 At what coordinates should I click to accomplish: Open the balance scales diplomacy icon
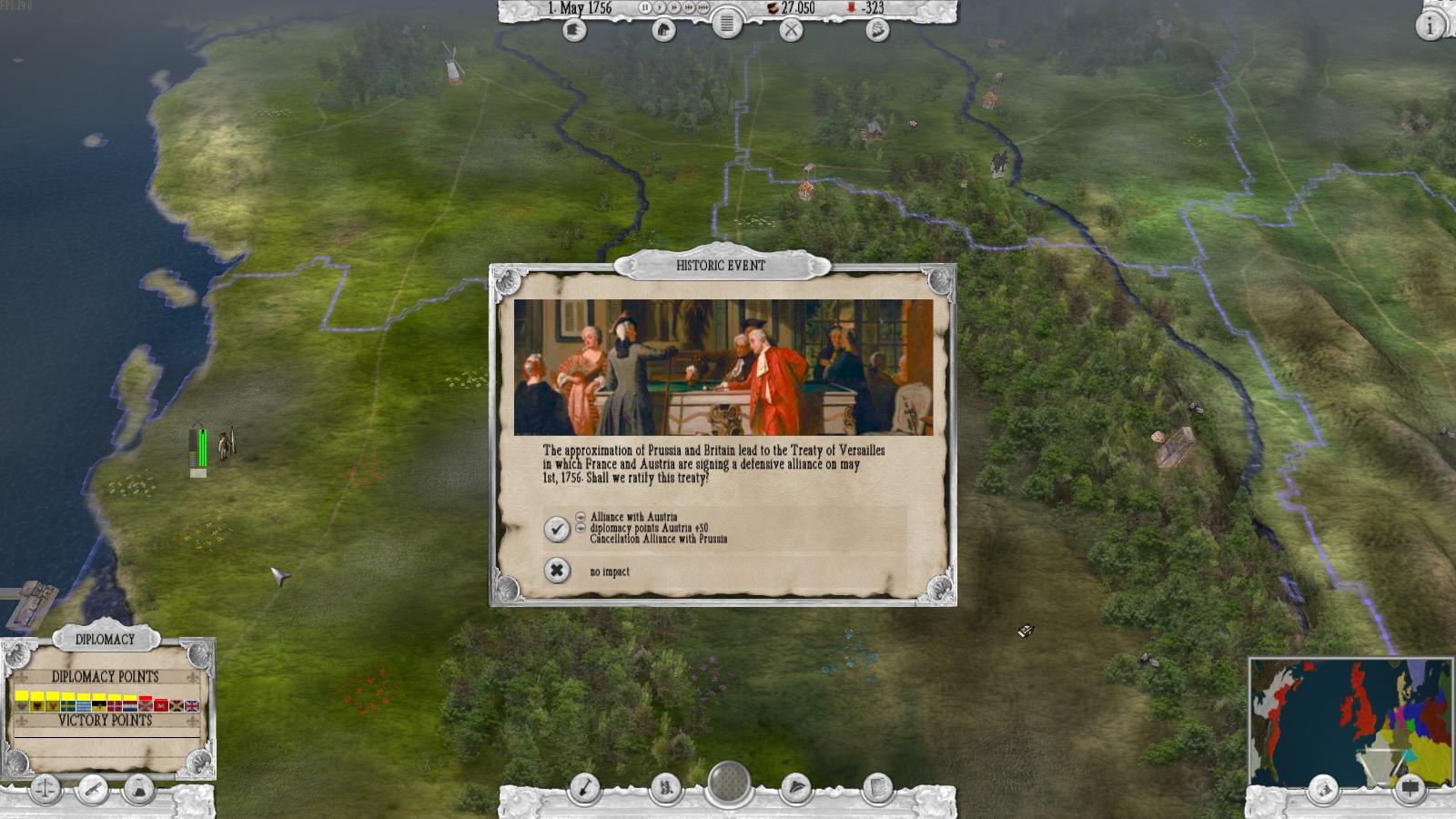[x=45, y=789]
